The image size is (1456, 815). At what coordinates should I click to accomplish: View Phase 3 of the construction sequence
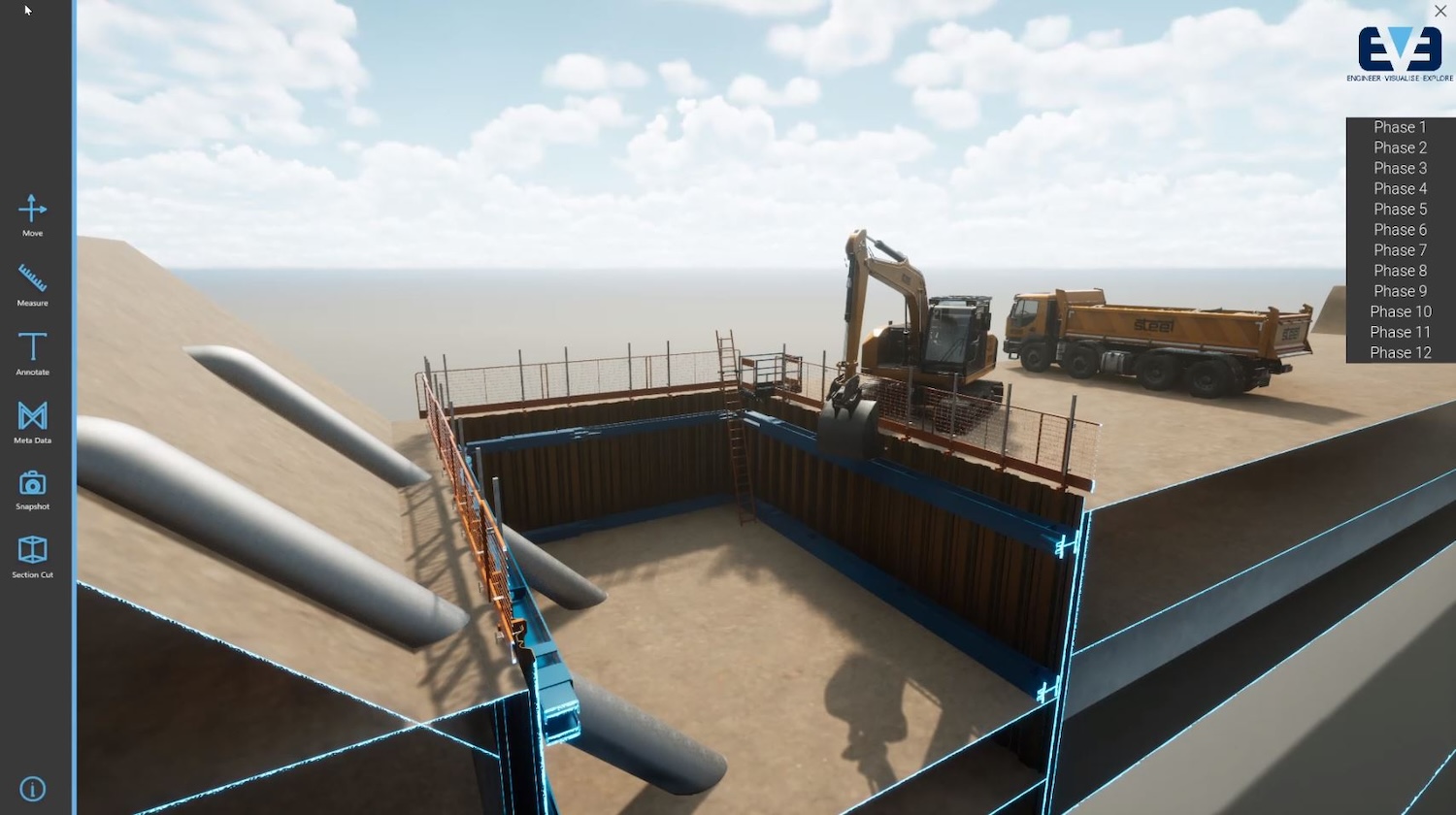(1399, 168)
